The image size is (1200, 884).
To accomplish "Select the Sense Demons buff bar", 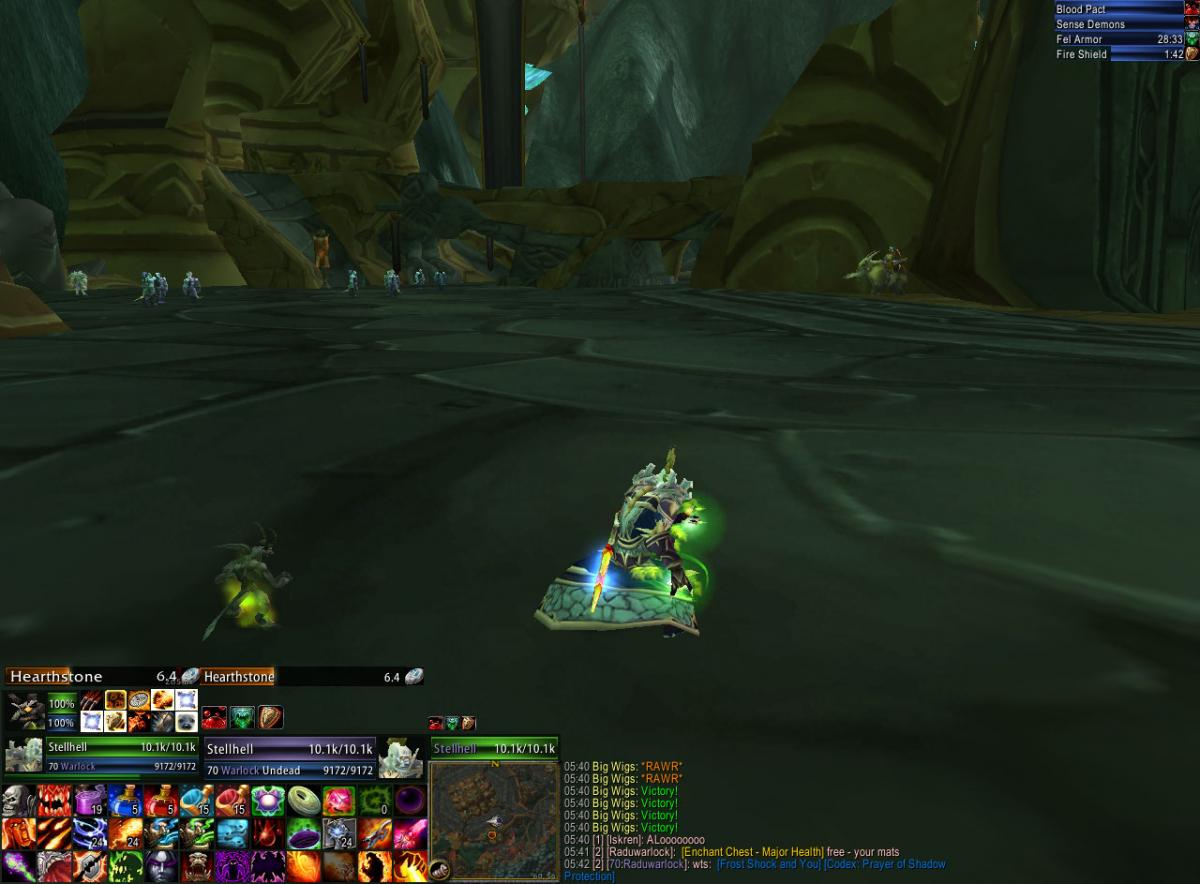I will click(1119, 24).
